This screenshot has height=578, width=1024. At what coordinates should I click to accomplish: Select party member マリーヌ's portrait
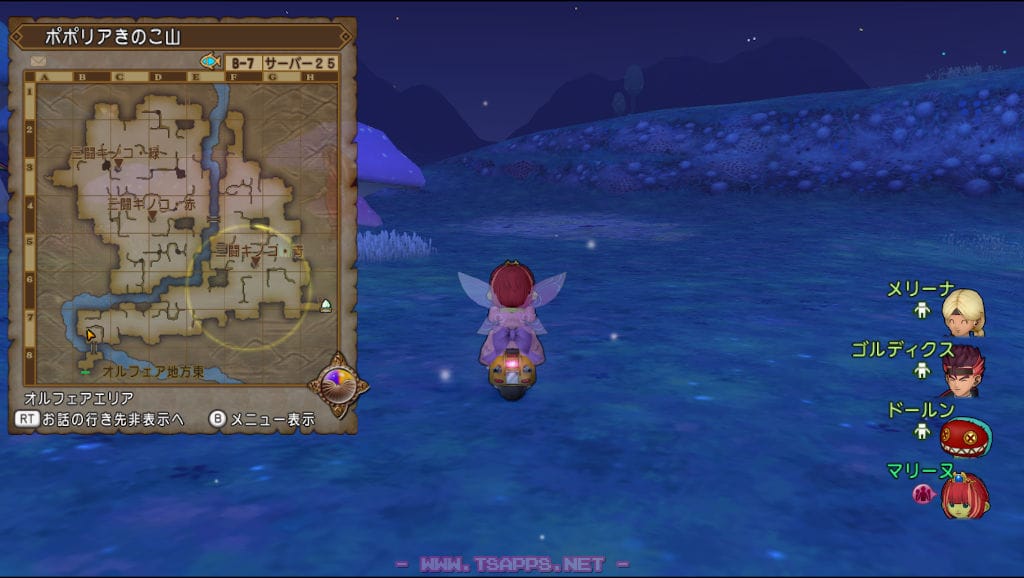point(965,495)
